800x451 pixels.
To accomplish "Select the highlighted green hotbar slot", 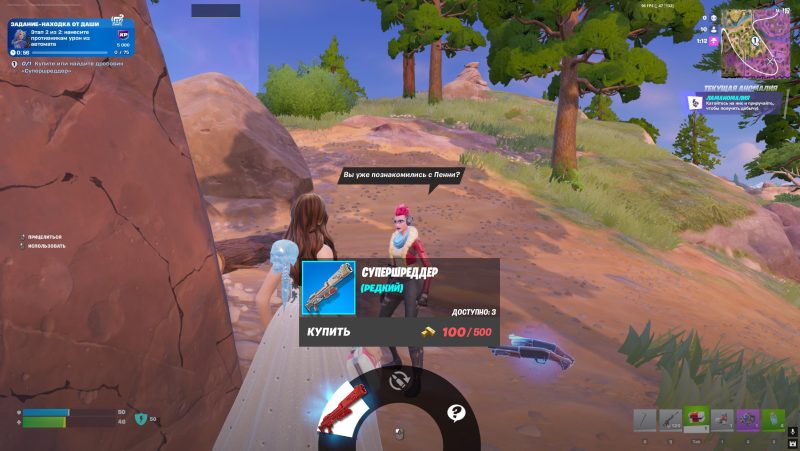I will tap(696, 418).
